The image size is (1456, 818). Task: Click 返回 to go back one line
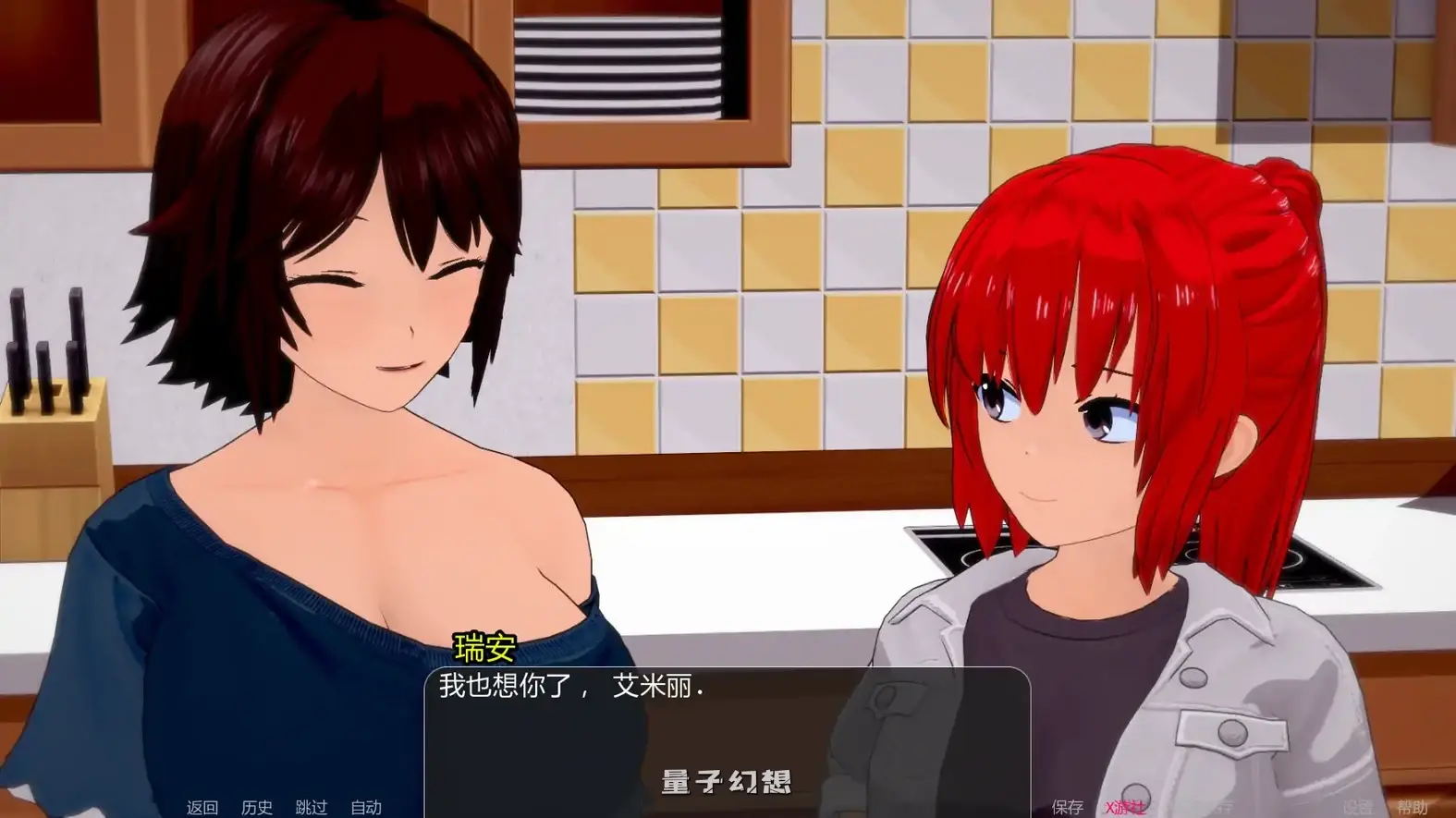pos(202,807)
